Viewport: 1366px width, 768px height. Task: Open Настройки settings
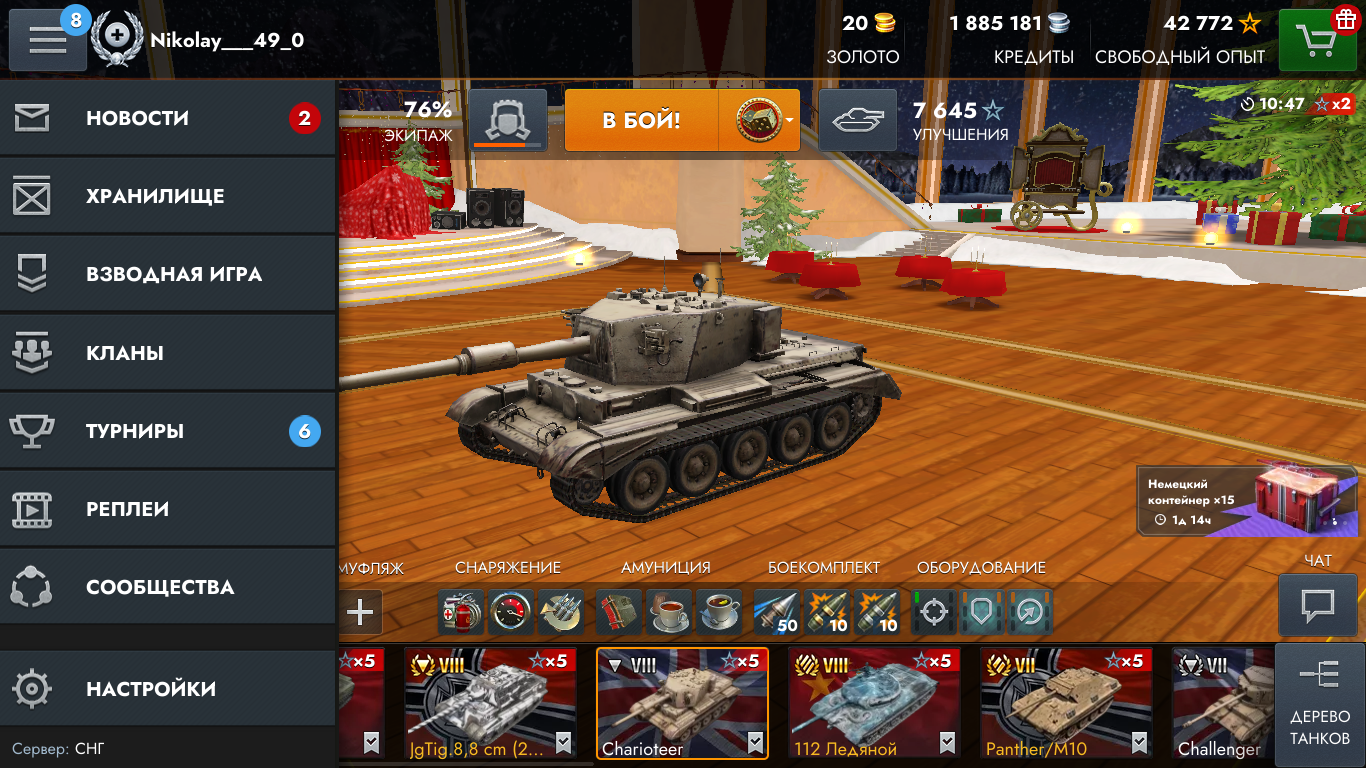167,689
